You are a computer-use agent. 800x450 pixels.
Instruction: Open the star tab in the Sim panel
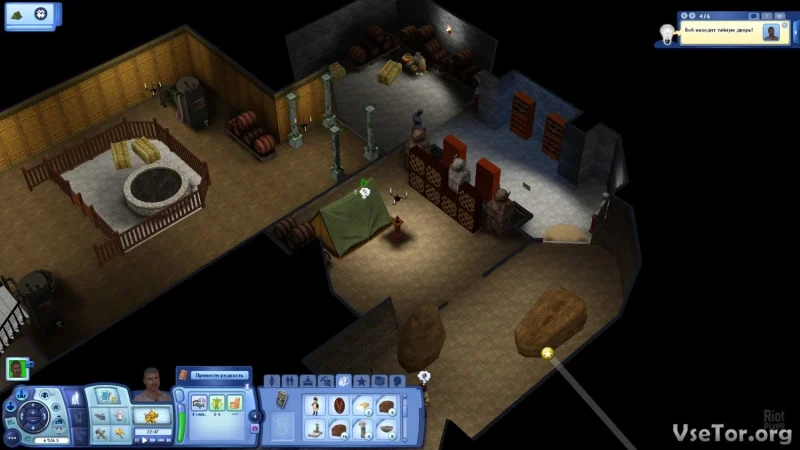click(362, 380)
